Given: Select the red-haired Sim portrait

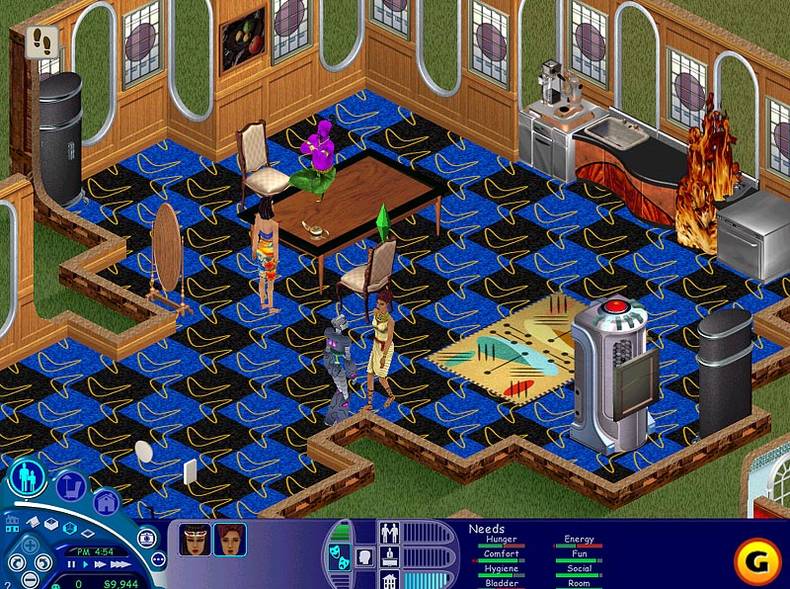Looking at the screenshot, I should coord(230,539).
